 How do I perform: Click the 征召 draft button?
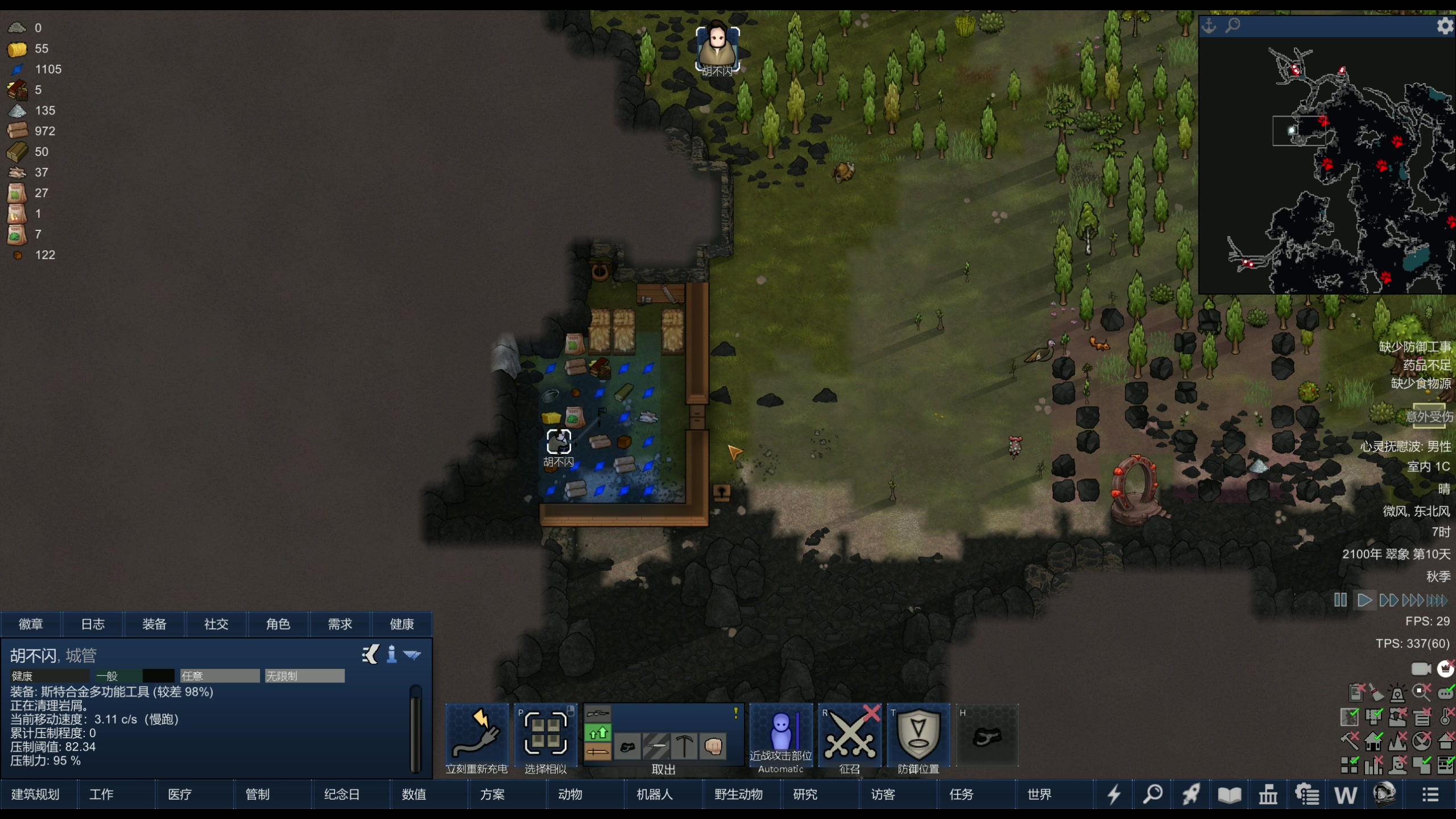[x=850, y=738]
